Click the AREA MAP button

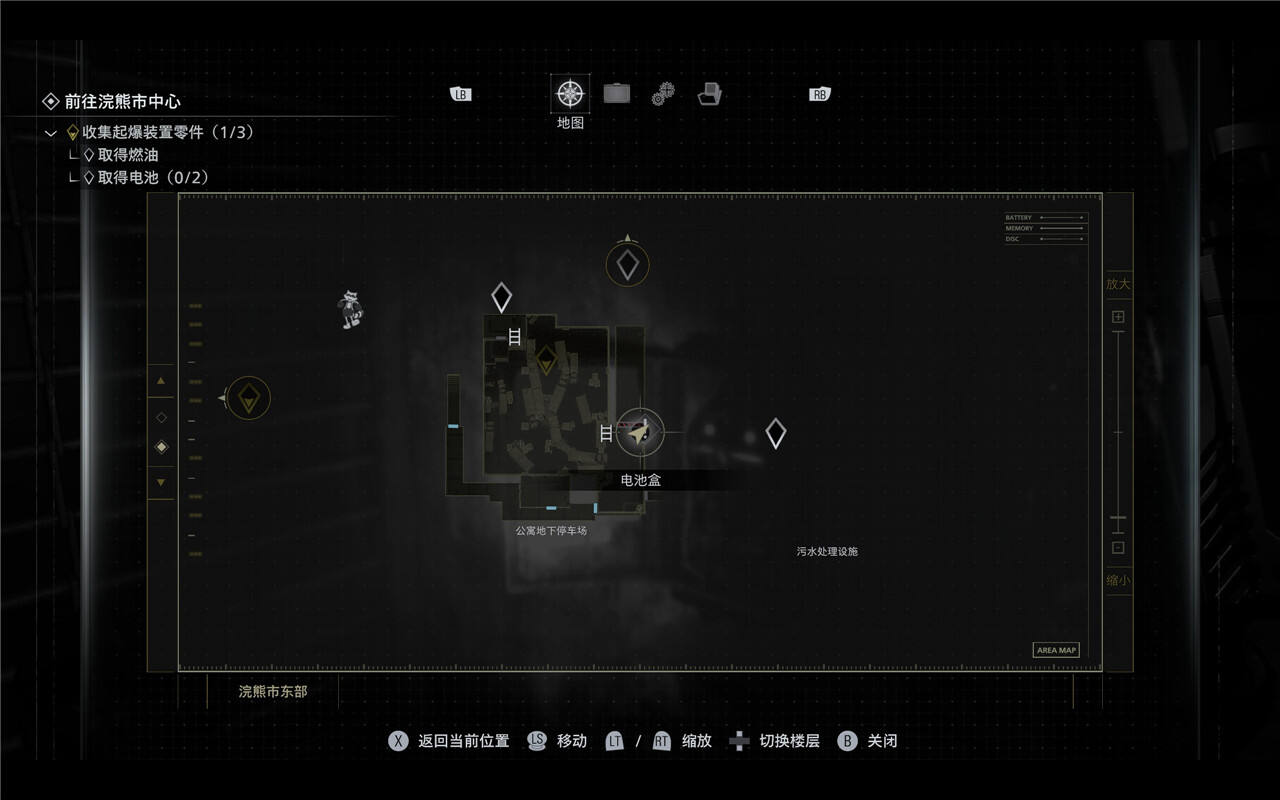(x=1056, y=650)
